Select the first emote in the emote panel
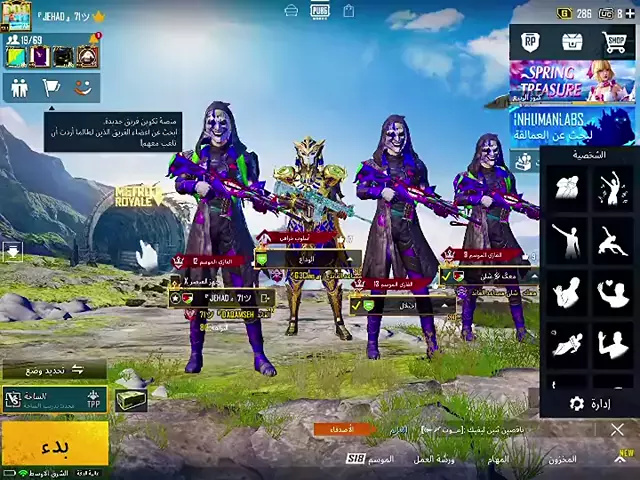Screen dimensions: 640x480 pyautogui.click(x=567, y=187)
